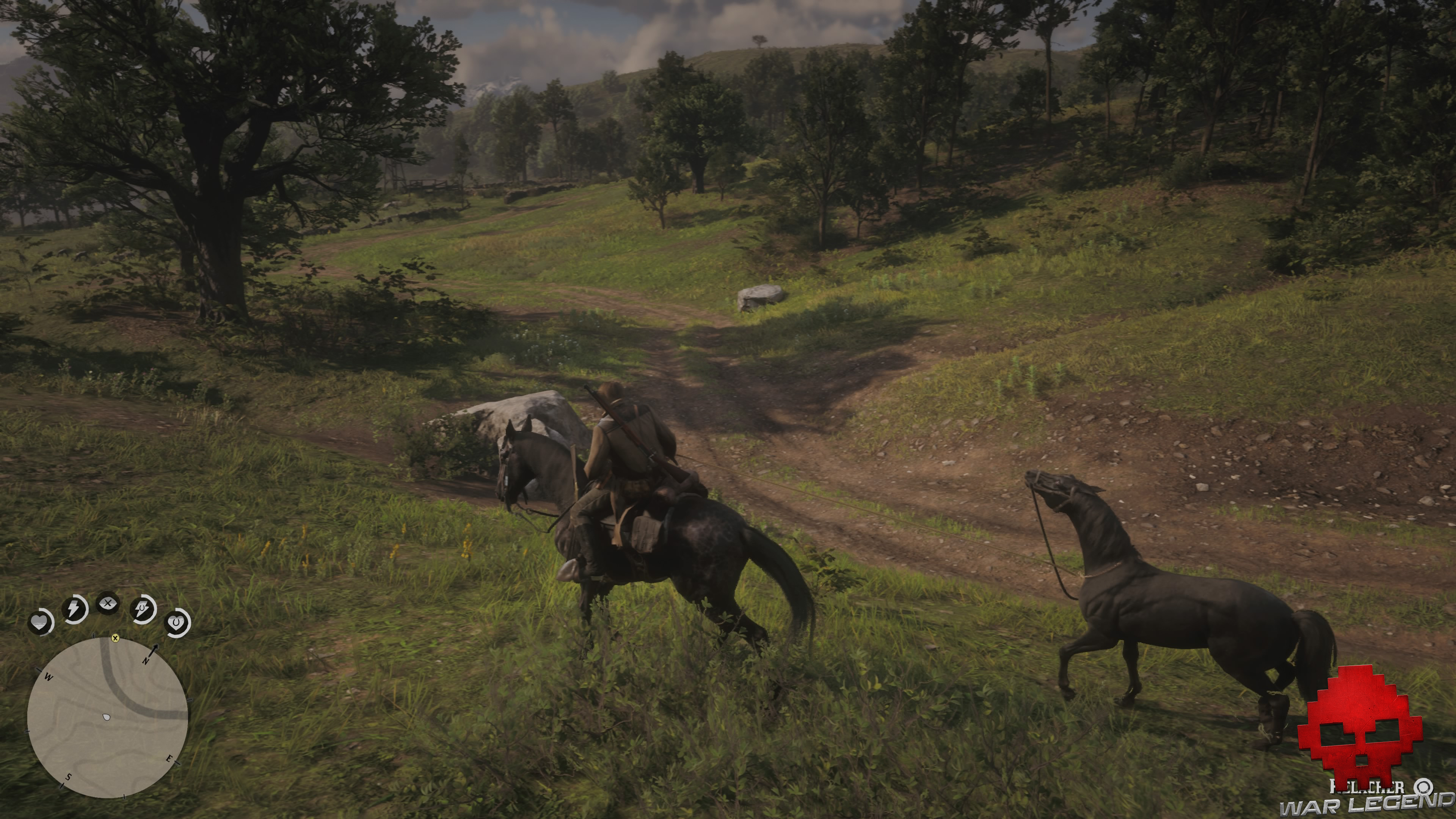
Task: Toggle the compass north indicator N
Action: (146, 661)
